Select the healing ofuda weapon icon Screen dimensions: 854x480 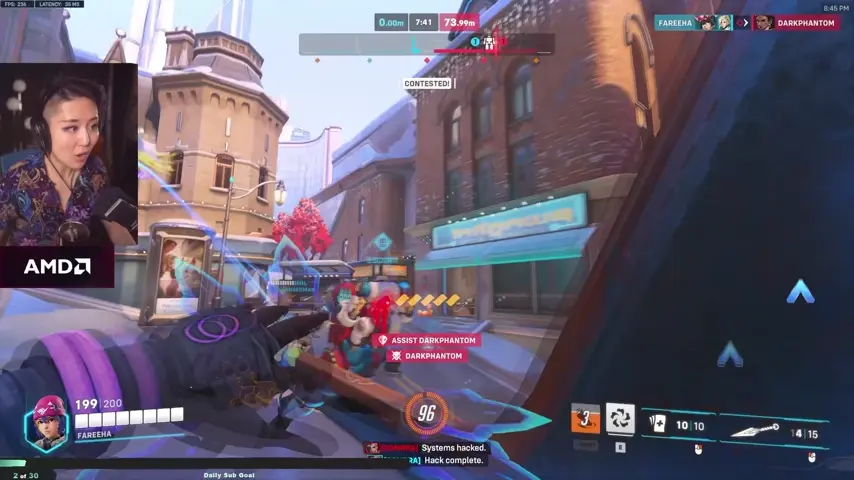coord(655,423)
